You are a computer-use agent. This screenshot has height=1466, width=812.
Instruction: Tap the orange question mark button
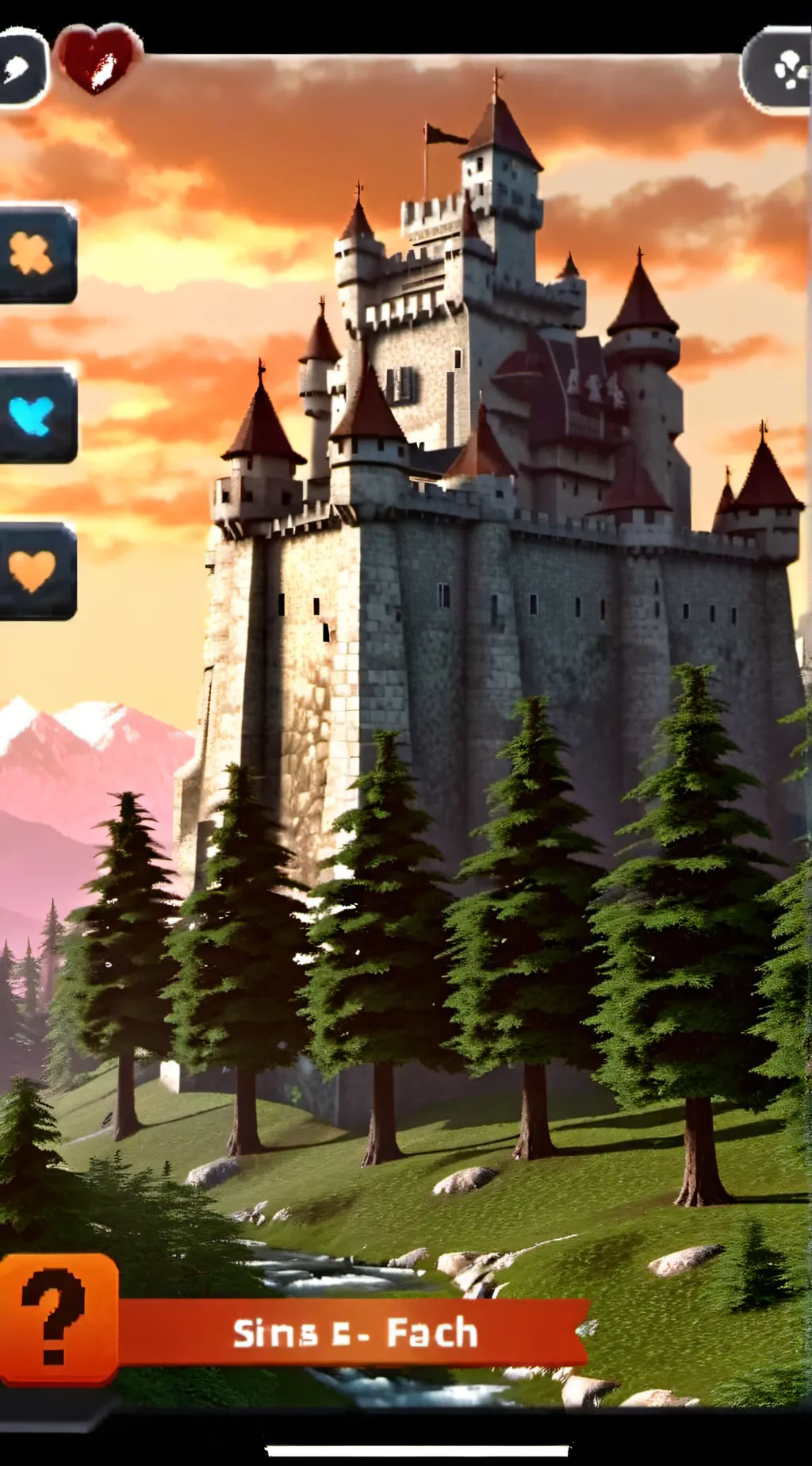click(x=57, y=1318)
